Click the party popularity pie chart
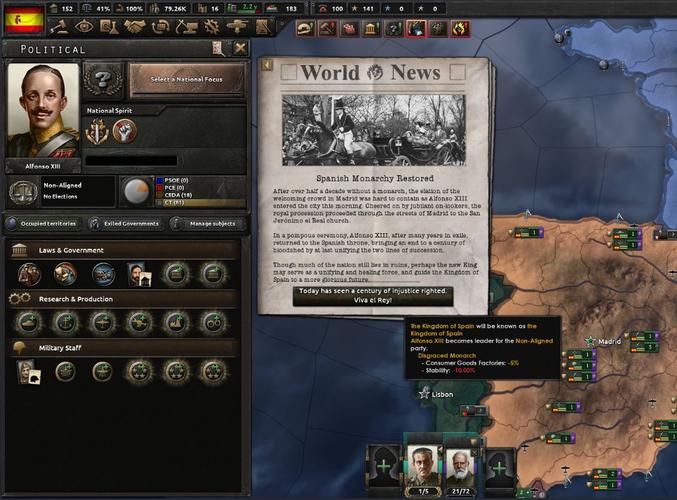This screenshot has width=677, height=500. (135, 190)
